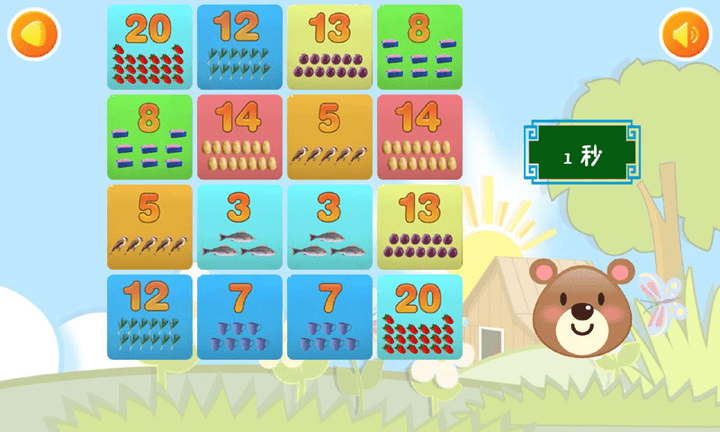The image size is (720, 432).
Task: Choose the 5 birds card between both 14 cards
Action: coord(329,137)
